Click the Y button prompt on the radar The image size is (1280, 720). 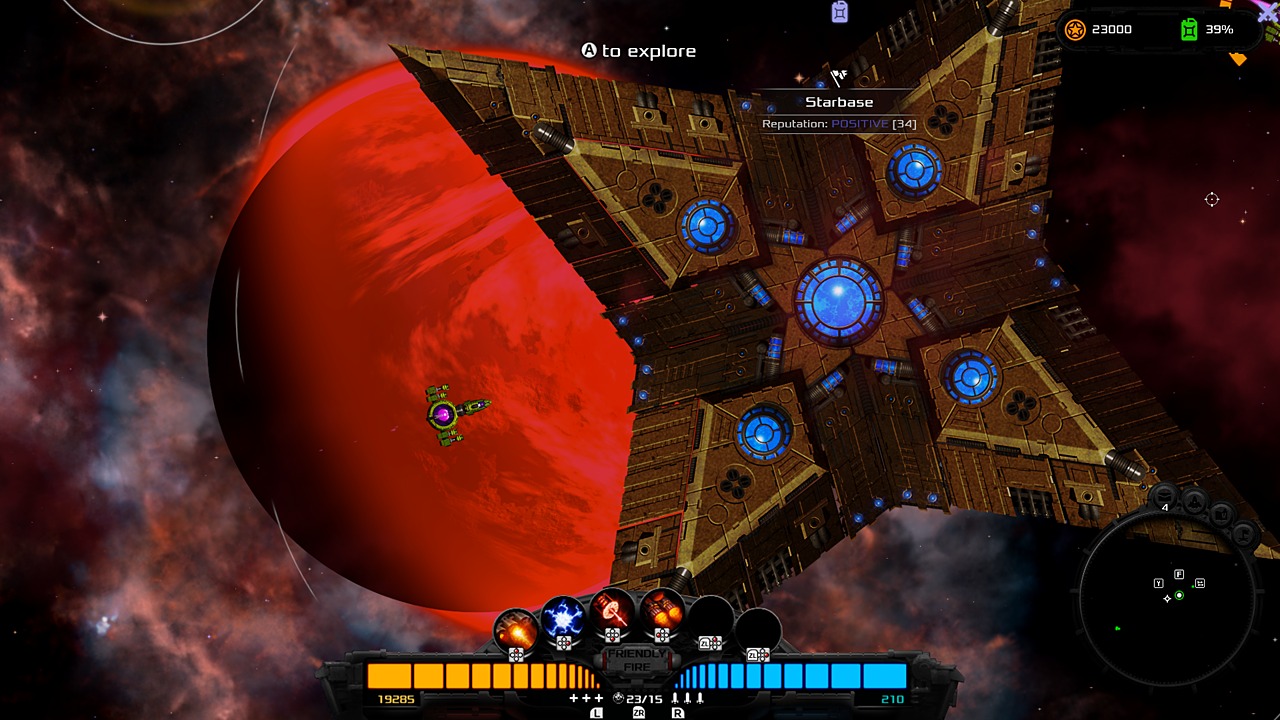pyautogui.click(x=1158, y=582)
